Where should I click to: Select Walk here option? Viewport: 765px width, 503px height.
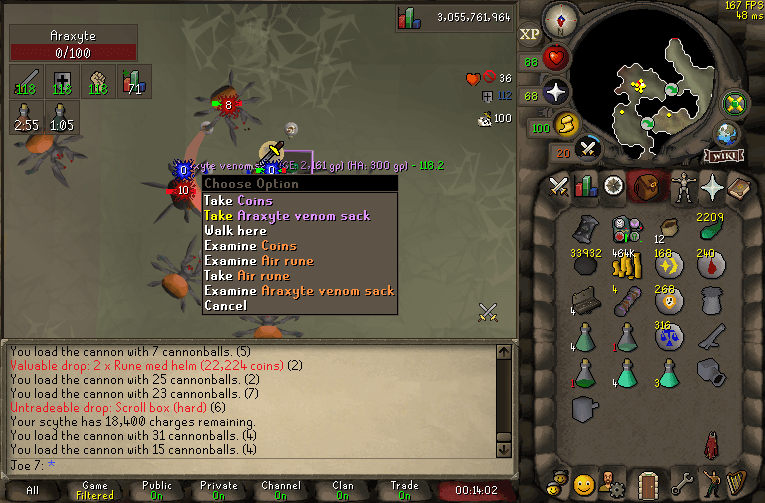point(235,231)
